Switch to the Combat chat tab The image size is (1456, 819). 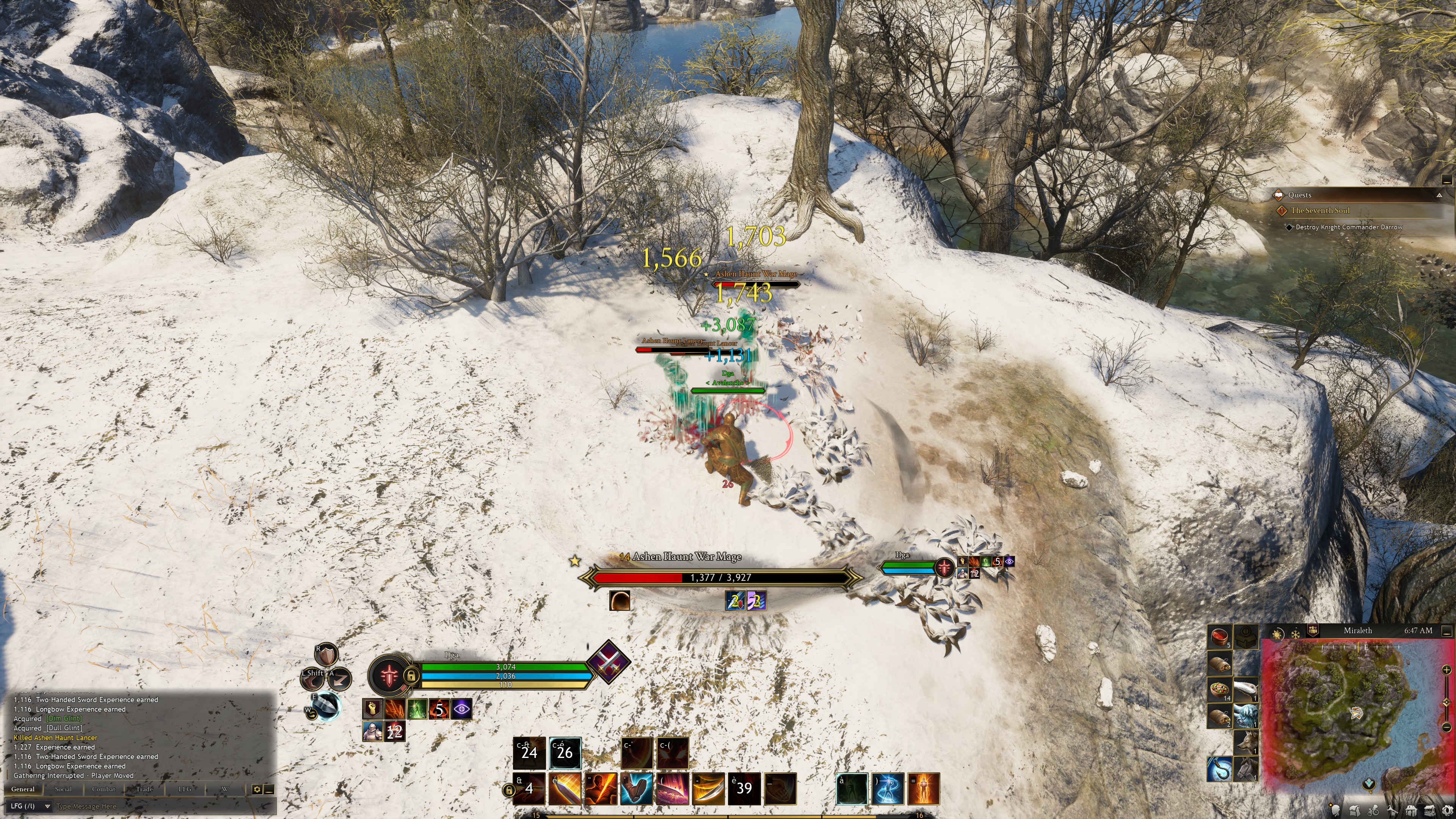[104, 789]
